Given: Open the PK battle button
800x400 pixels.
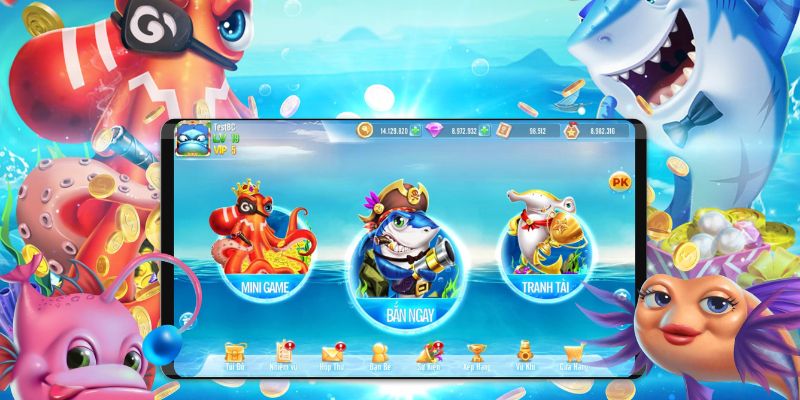Looking at the screenshot, I should 619,182.
